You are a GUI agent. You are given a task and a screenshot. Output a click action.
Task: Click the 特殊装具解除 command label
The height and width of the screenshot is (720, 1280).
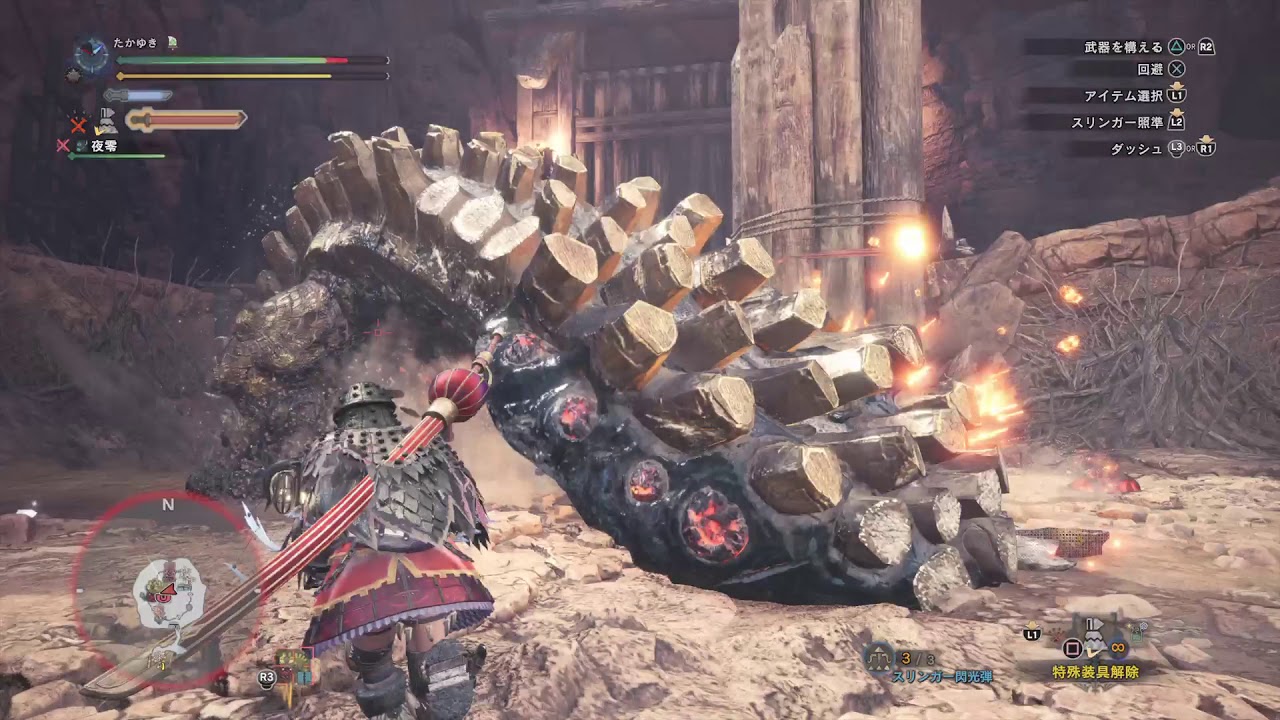click(x=1096, y=671)
